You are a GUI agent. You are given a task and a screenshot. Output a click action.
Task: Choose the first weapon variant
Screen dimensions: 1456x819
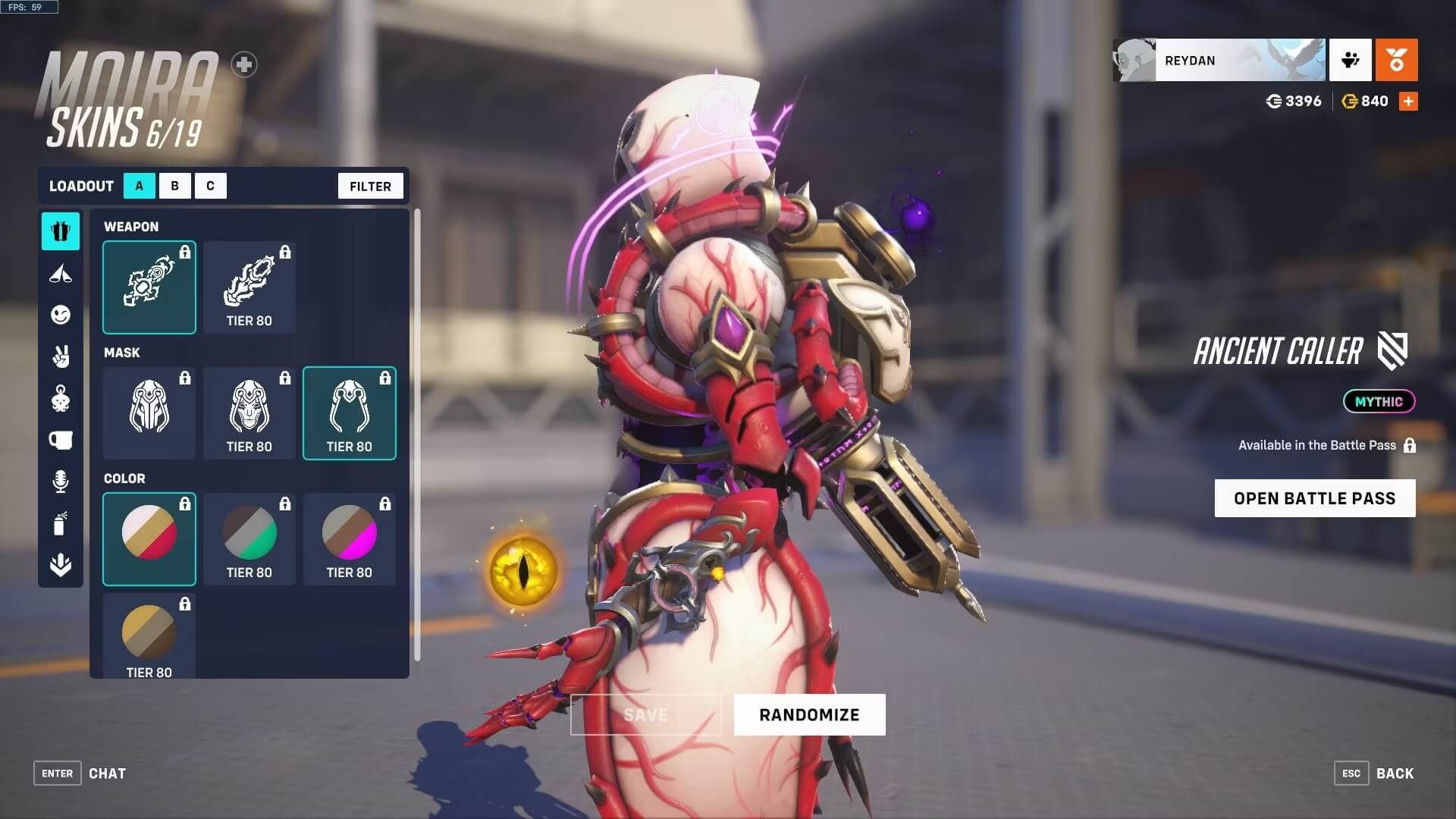tap(149, 287)
